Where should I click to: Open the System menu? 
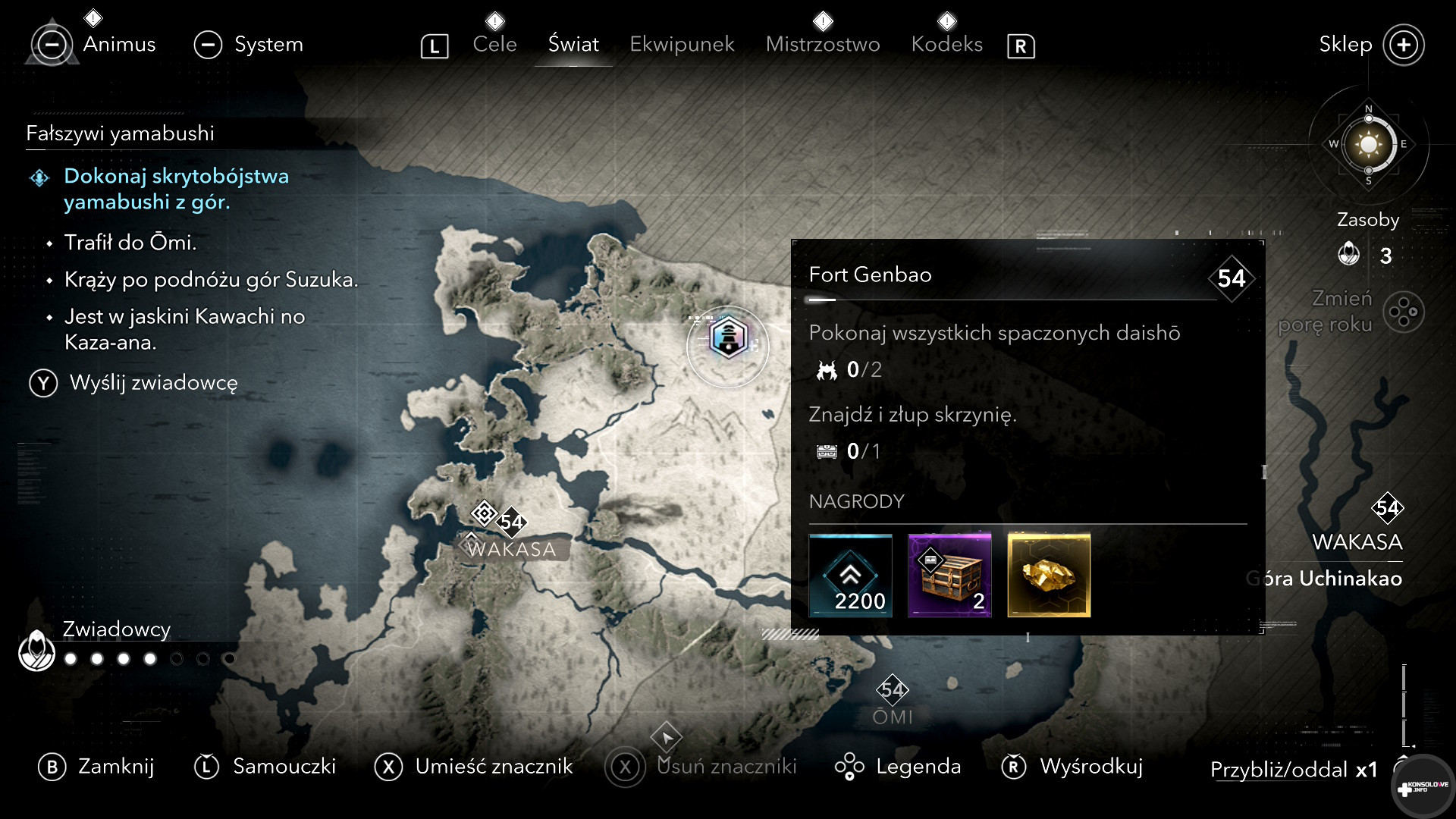[x=268, y=44]
